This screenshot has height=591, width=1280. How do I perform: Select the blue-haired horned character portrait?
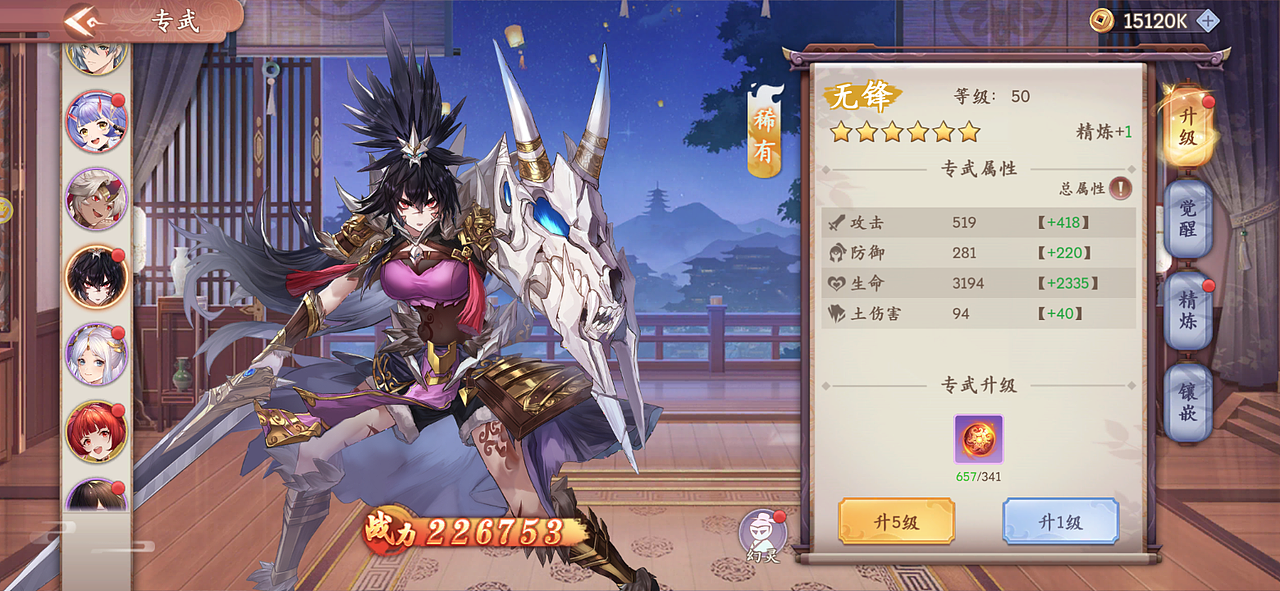96,121
